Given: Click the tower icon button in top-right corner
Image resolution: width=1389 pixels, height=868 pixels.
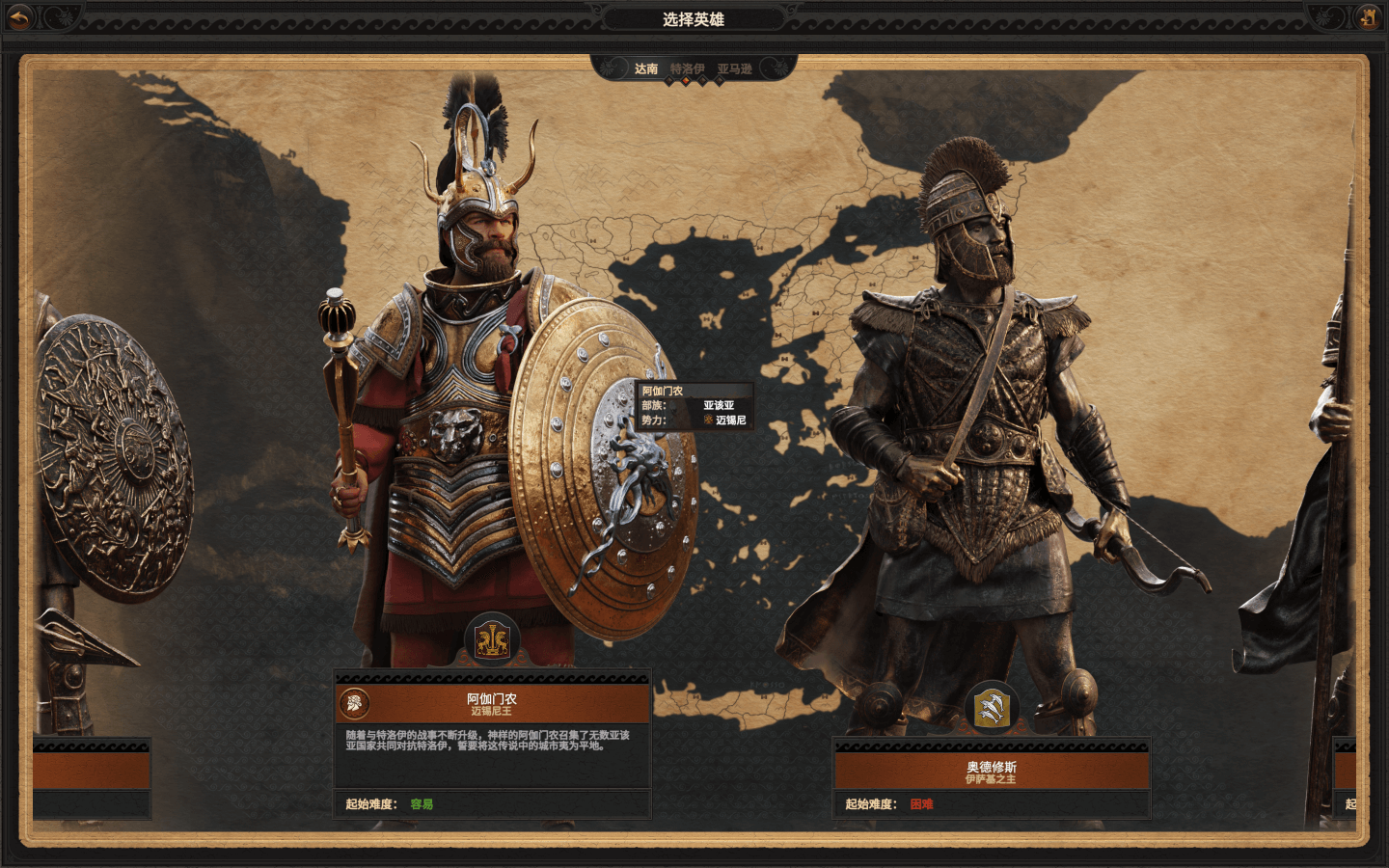Looking at the screenshot, I should point(1368,16).
